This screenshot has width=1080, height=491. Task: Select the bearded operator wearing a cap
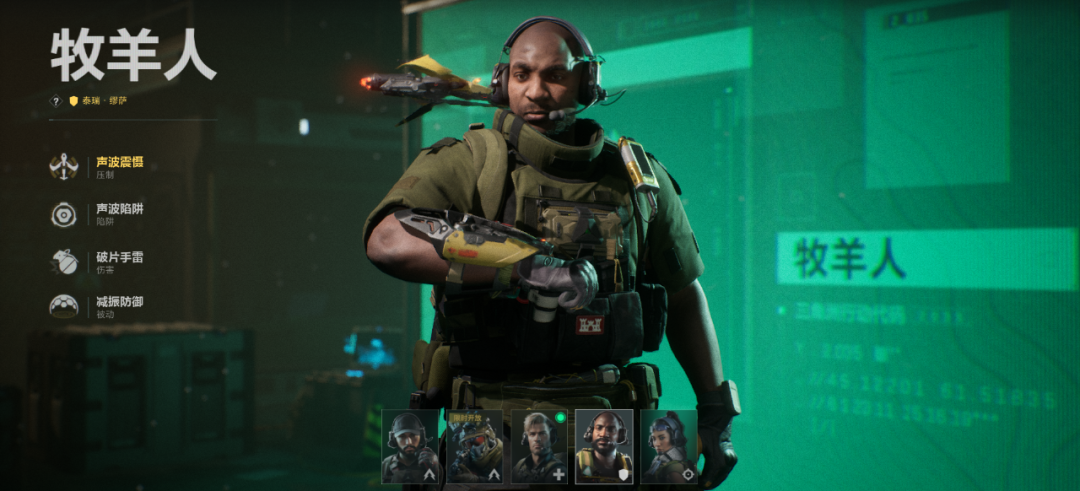(x=410, y=447)
